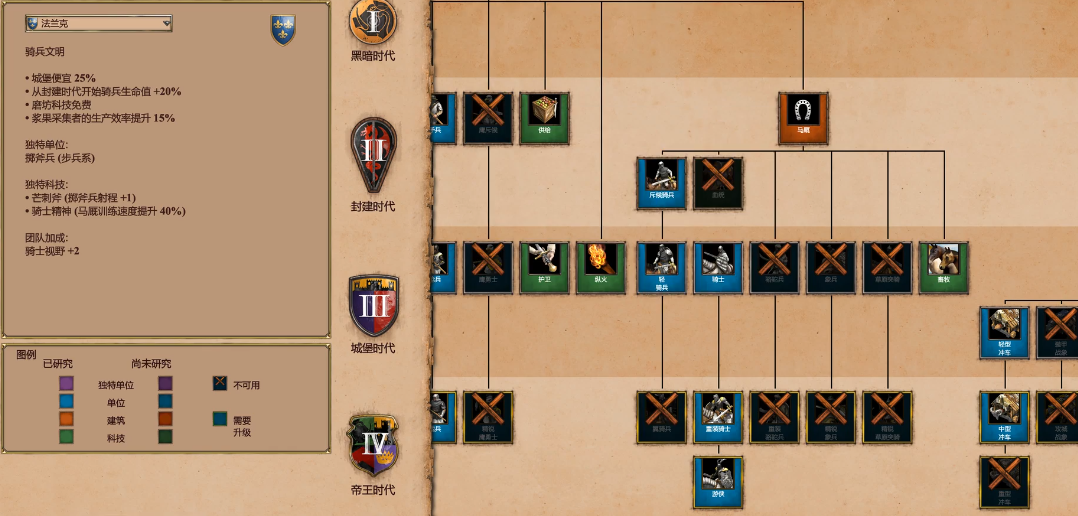Click the 封建时代 Feudal Age shield icon
Viewport: 1078px width, 516px height.
tap(372, 156)
